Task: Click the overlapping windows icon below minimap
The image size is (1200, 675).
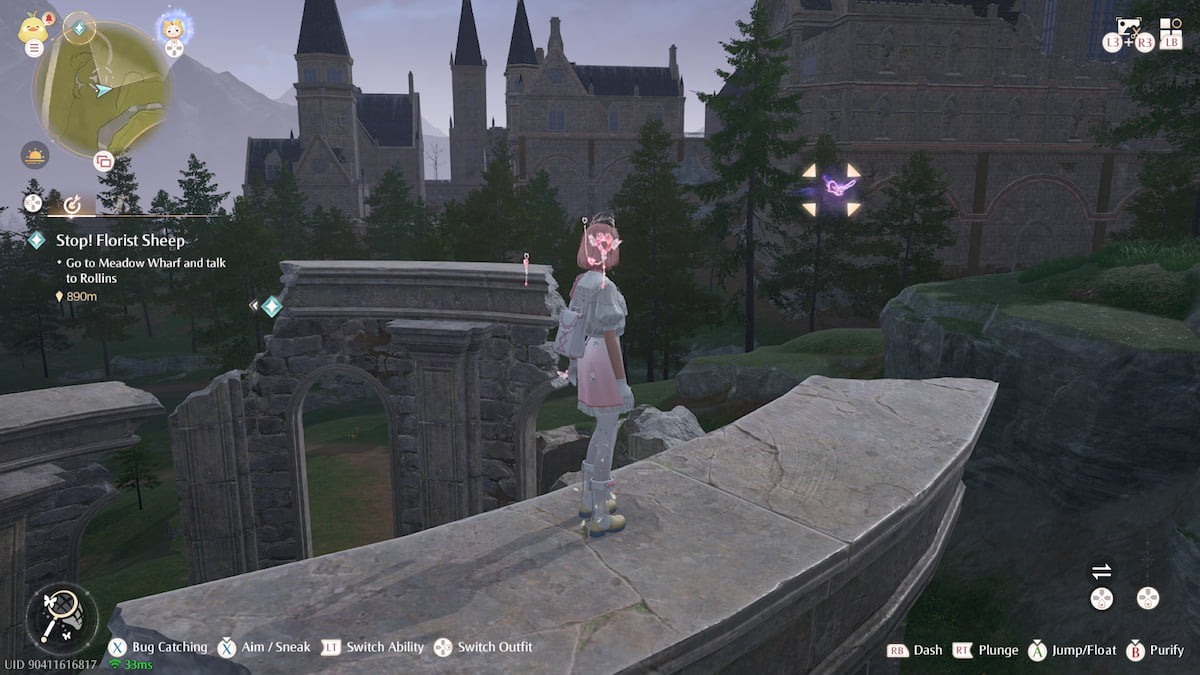Action: [103, 161]
